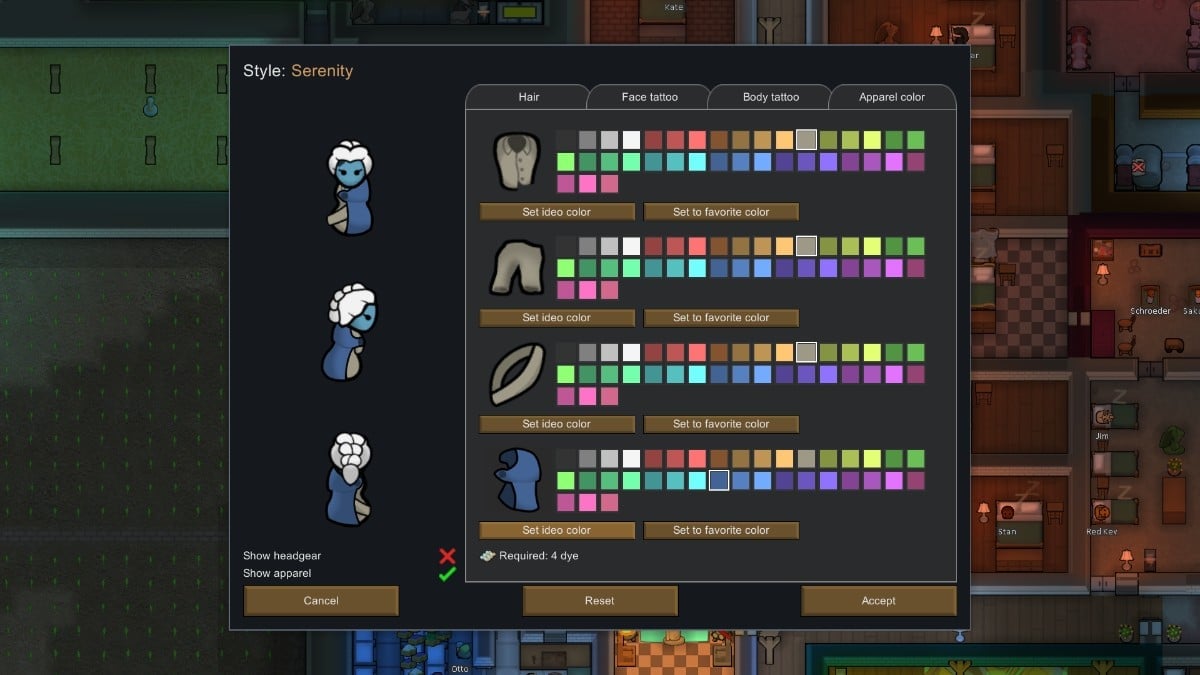The image size is (1200, 675).
Task: Pick the white swatch for the shirt
Action: [x=631, y=140]
